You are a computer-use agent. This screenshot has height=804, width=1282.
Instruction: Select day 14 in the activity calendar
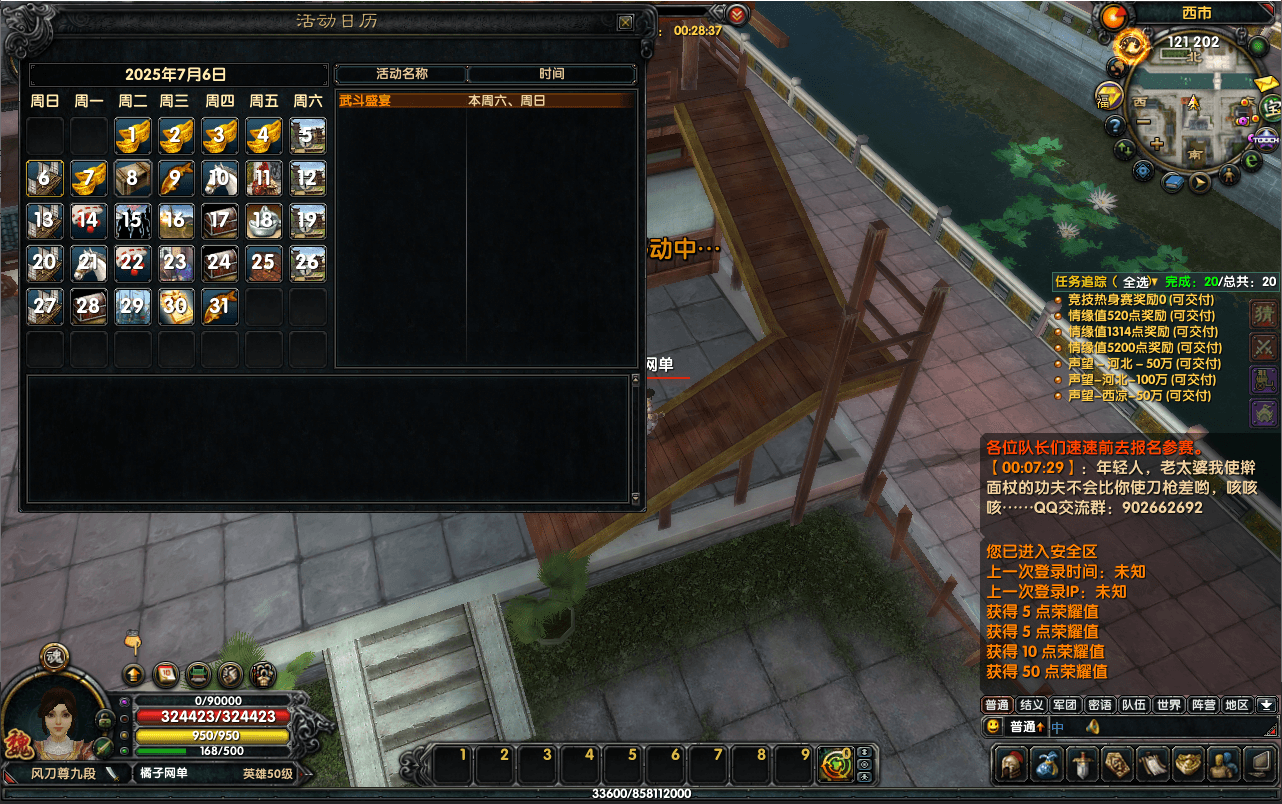point(88,221)
